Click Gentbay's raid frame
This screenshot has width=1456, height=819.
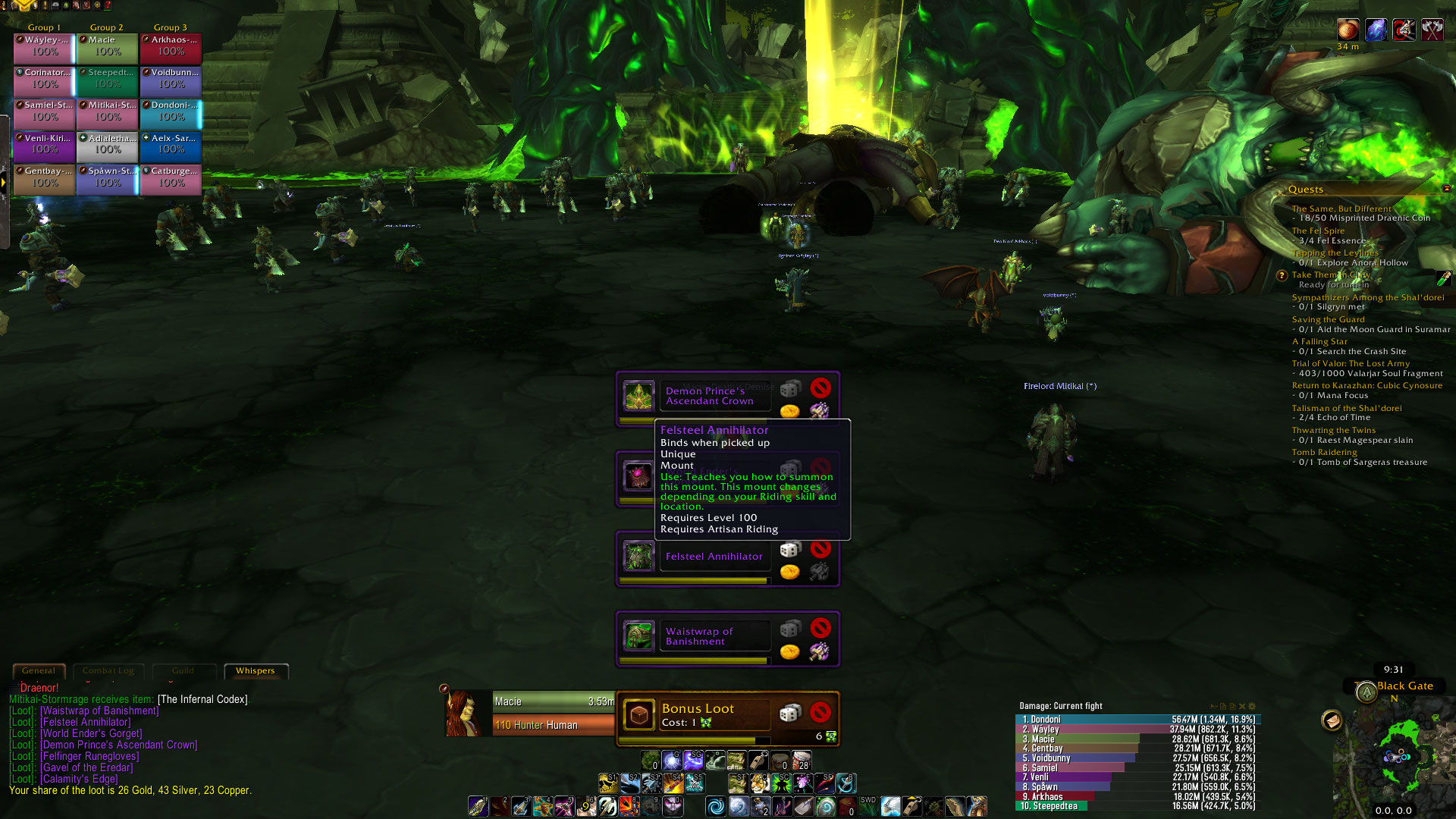[44, 178]
